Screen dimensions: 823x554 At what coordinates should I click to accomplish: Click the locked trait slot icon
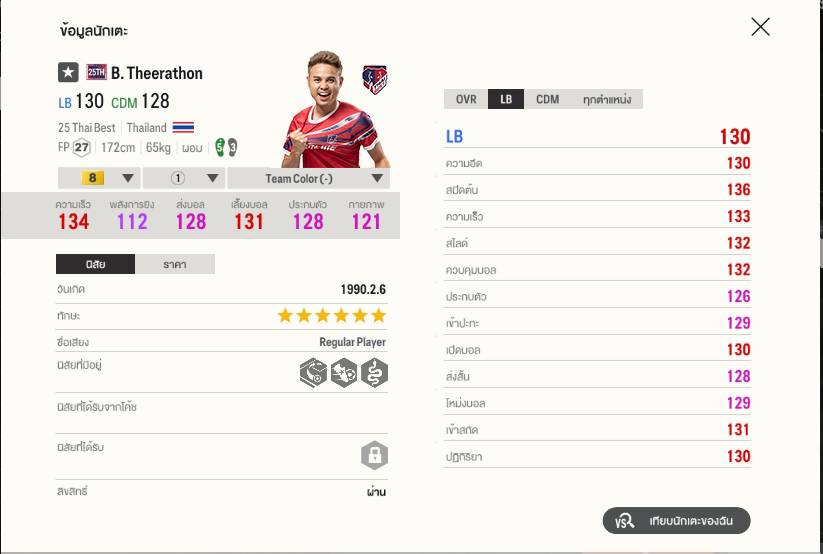(x=374, y=456)
